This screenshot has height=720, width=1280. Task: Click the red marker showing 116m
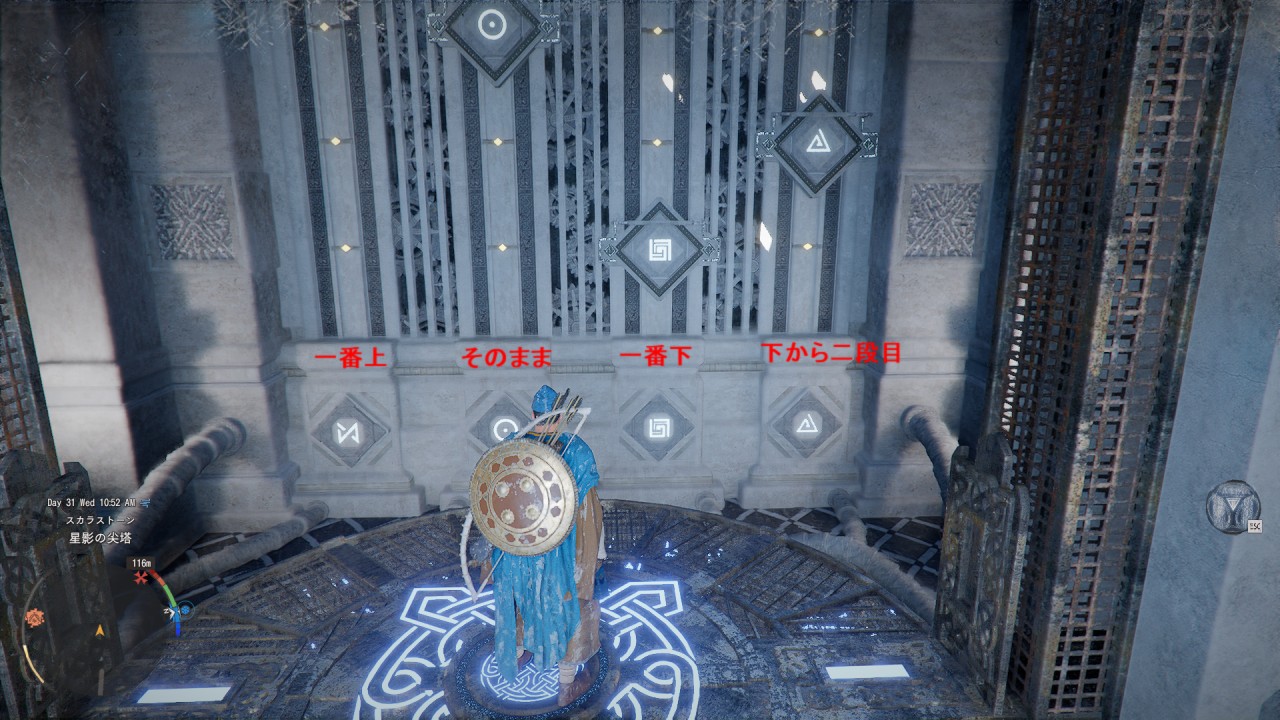[142, 578]
